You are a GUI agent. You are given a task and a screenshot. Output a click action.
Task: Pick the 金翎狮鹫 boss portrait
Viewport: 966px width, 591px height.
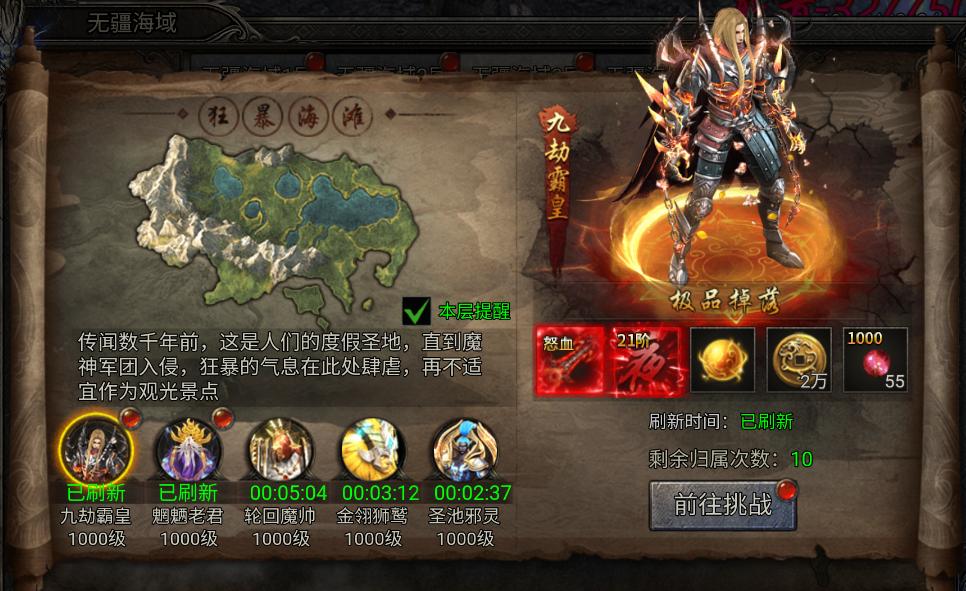coord(373,449)
